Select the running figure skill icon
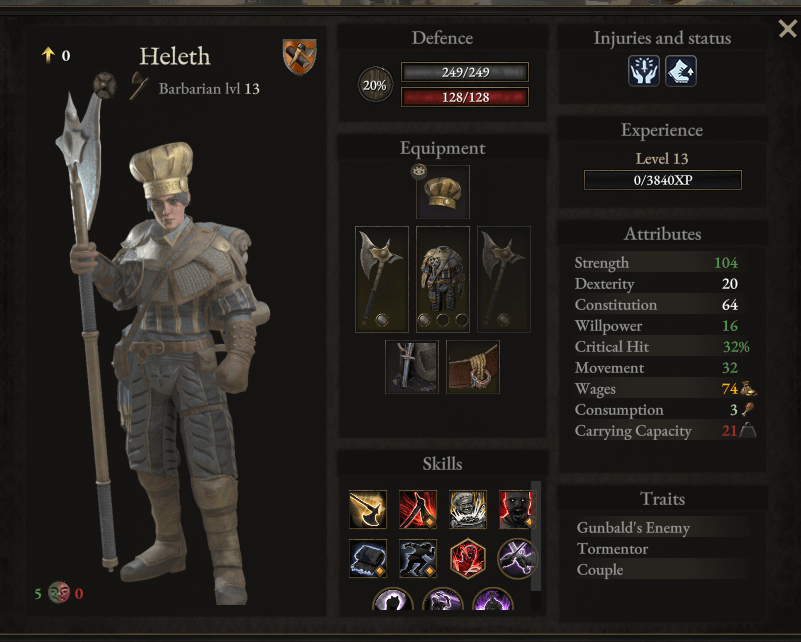The width and height of the screenshot is (801, 642). (418, 558)
